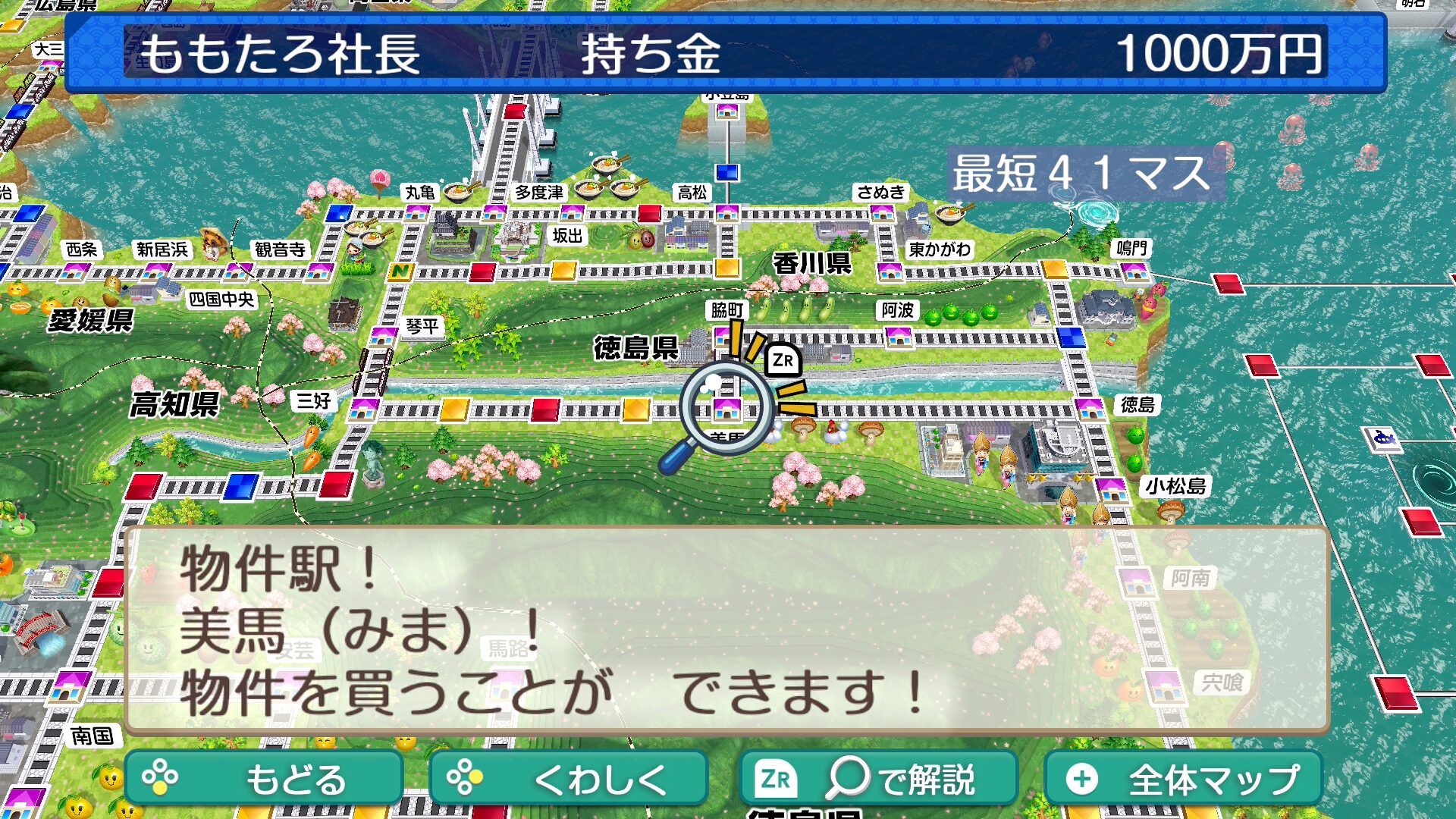This screenshot has height=819, width=1456.
Task: Choose the 鳴門 station tile
Action: pyautogui.click(x=1134, y=271)
